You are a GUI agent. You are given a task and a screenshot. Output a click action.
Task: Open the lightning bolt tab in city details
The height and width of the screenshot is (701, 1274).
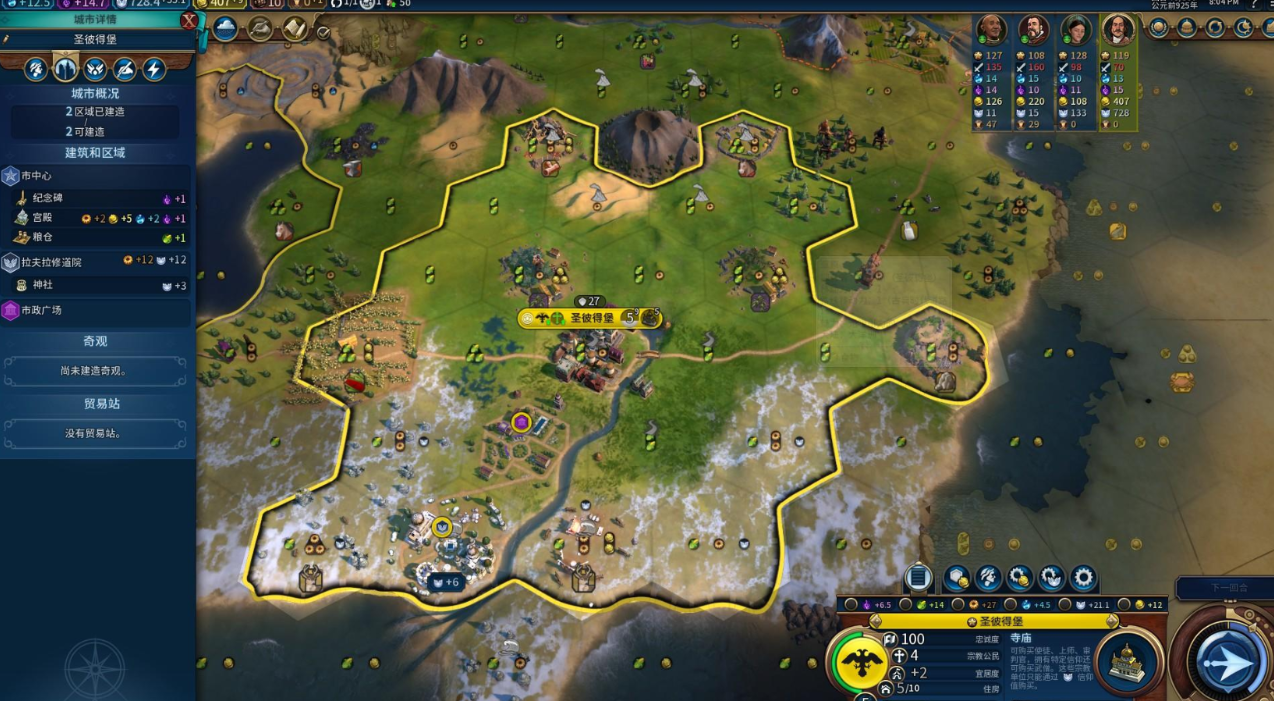click(x=154, y=69)
